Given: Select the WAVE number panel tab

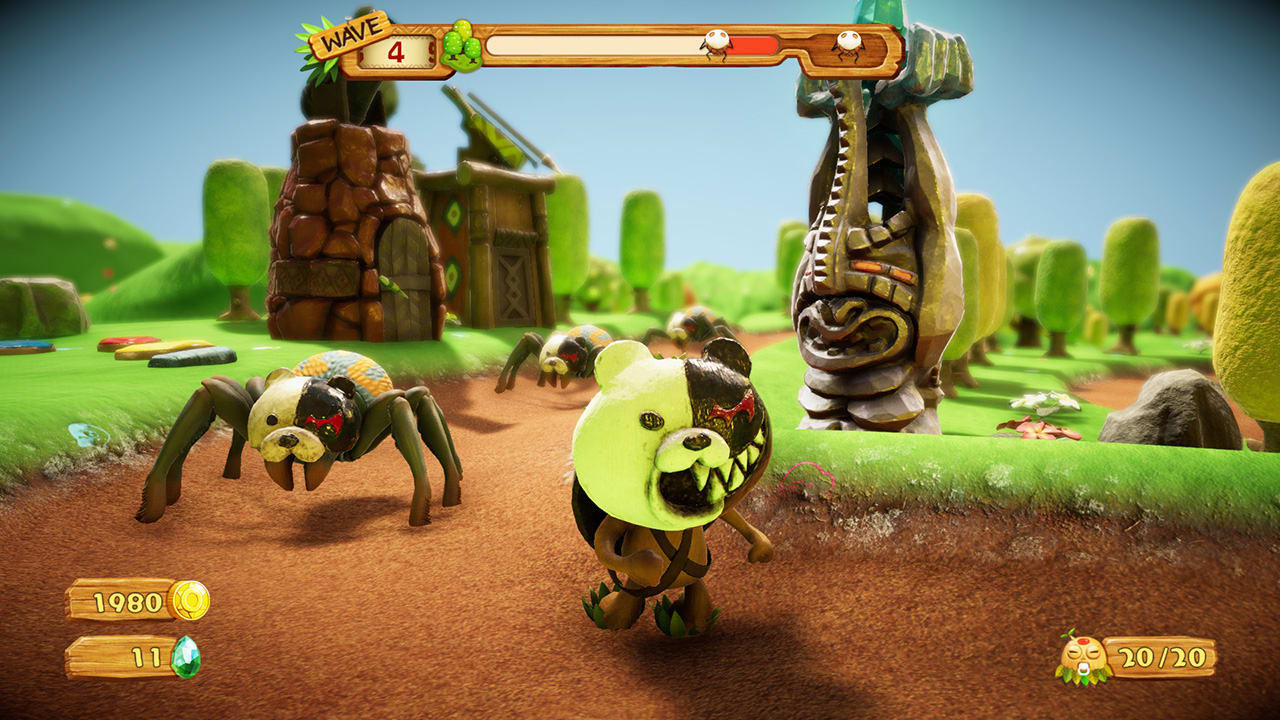Looking at the screenshot, I should click(x=398, y=50).
